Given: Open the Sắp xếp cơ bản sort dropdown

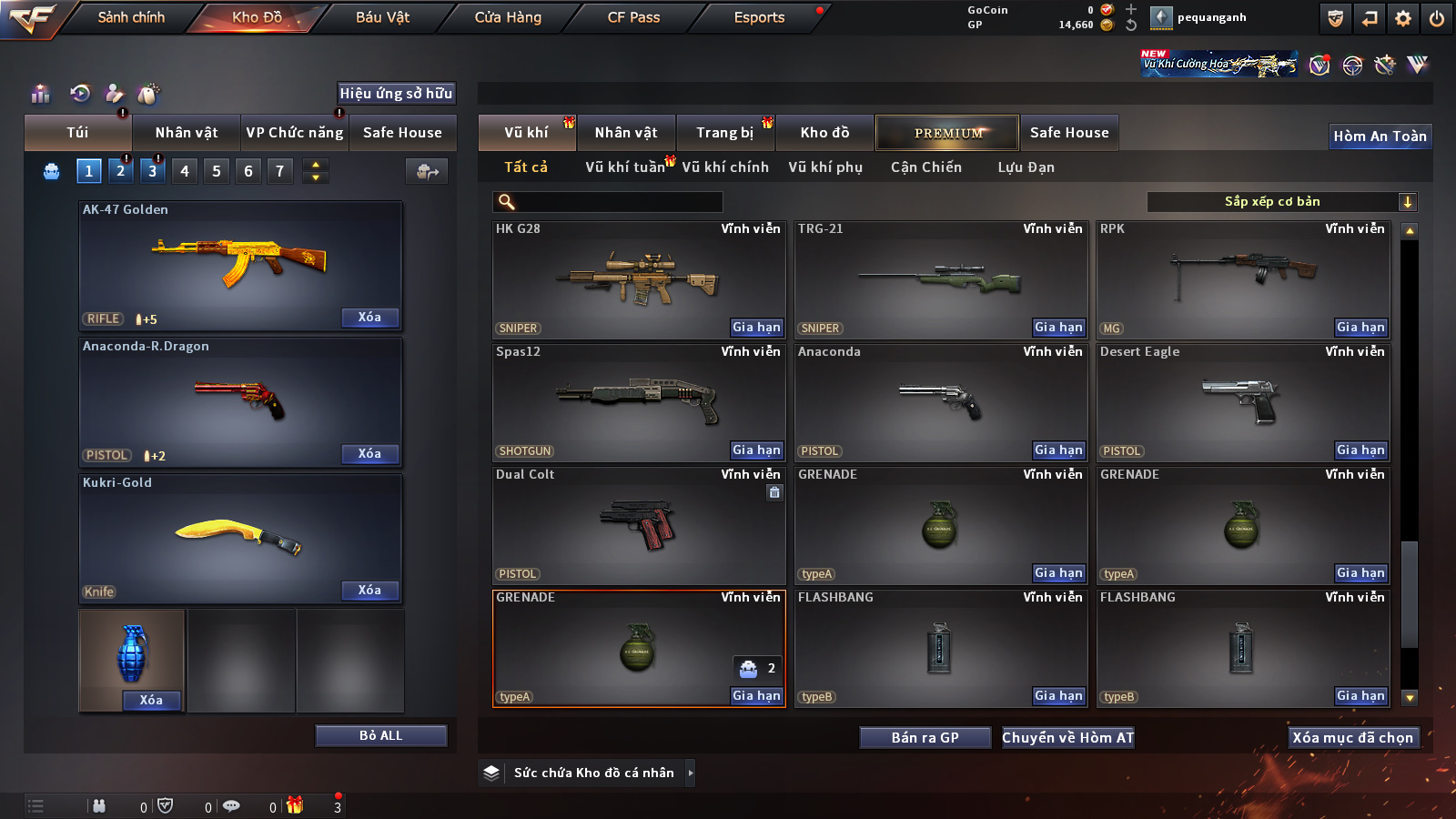Looking at the screenshot, I should point(1281,202).
